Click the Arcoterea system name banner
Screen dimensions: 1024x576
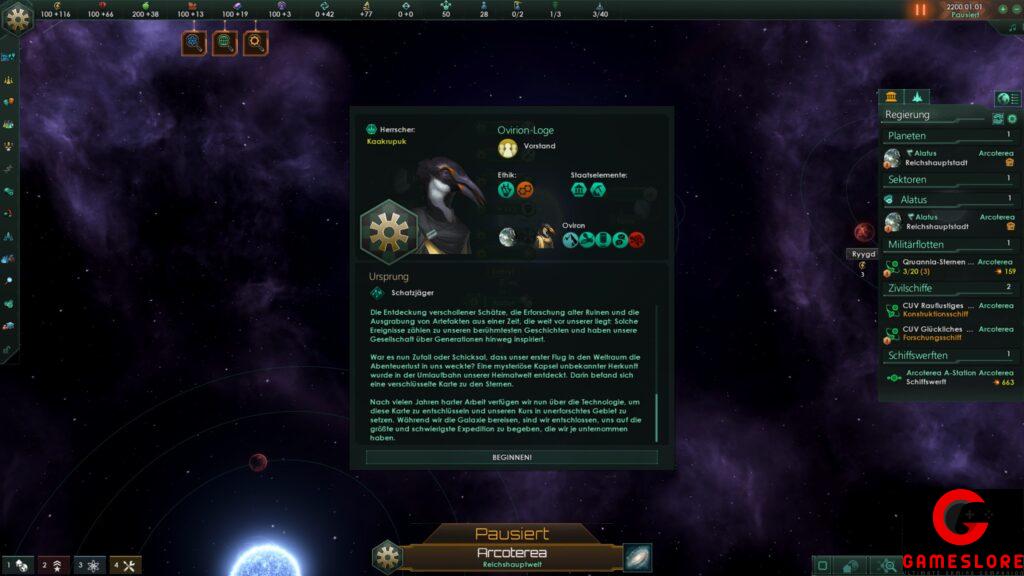click(x=510, y=555)
